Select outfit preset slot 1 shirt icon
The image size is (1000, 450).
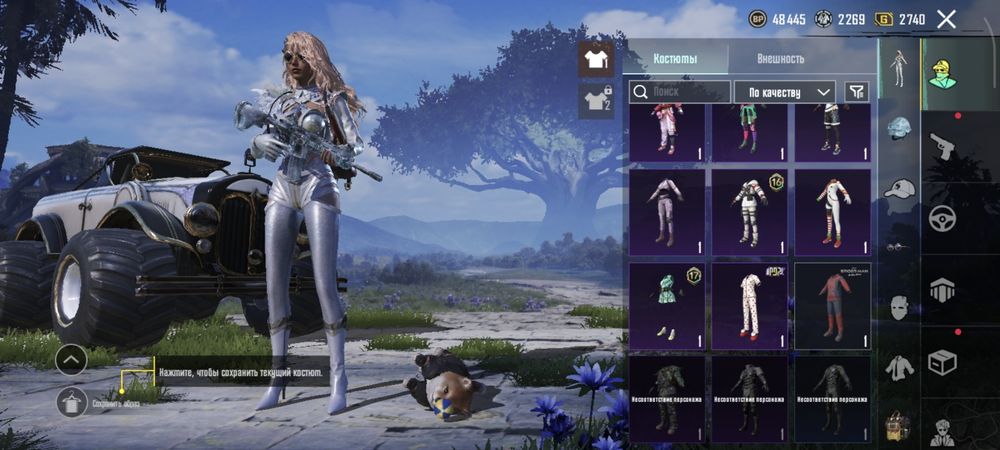click(x=596, y=59)
